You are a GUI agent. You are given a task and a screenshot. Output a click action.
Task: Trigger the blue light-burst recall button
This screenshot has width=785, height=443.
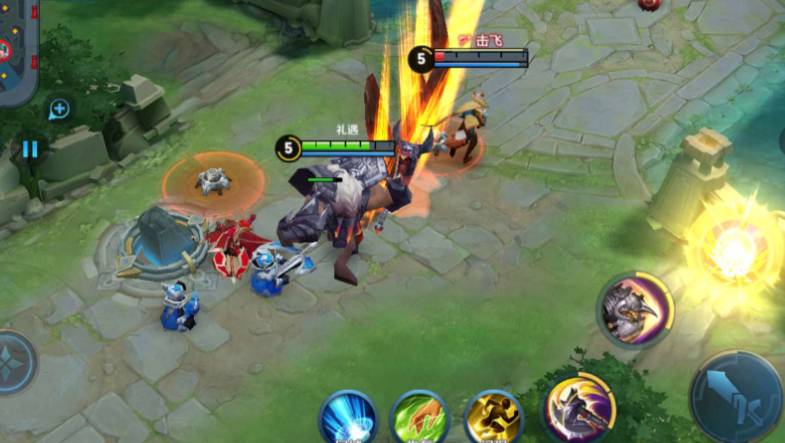coord(347,418)
